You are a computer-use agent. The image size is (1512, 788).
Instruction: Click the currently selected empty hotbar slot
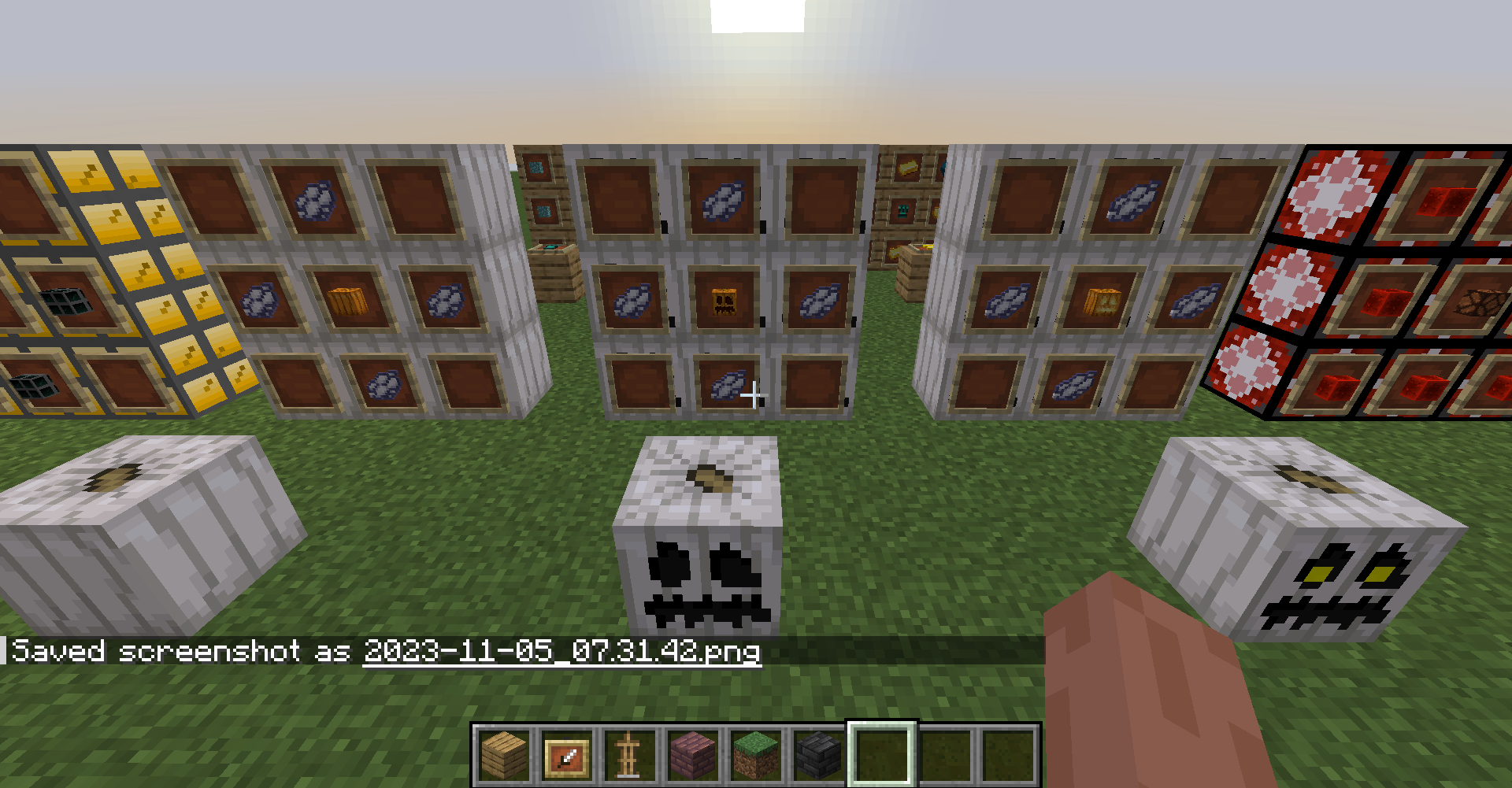tap(882, 755)
